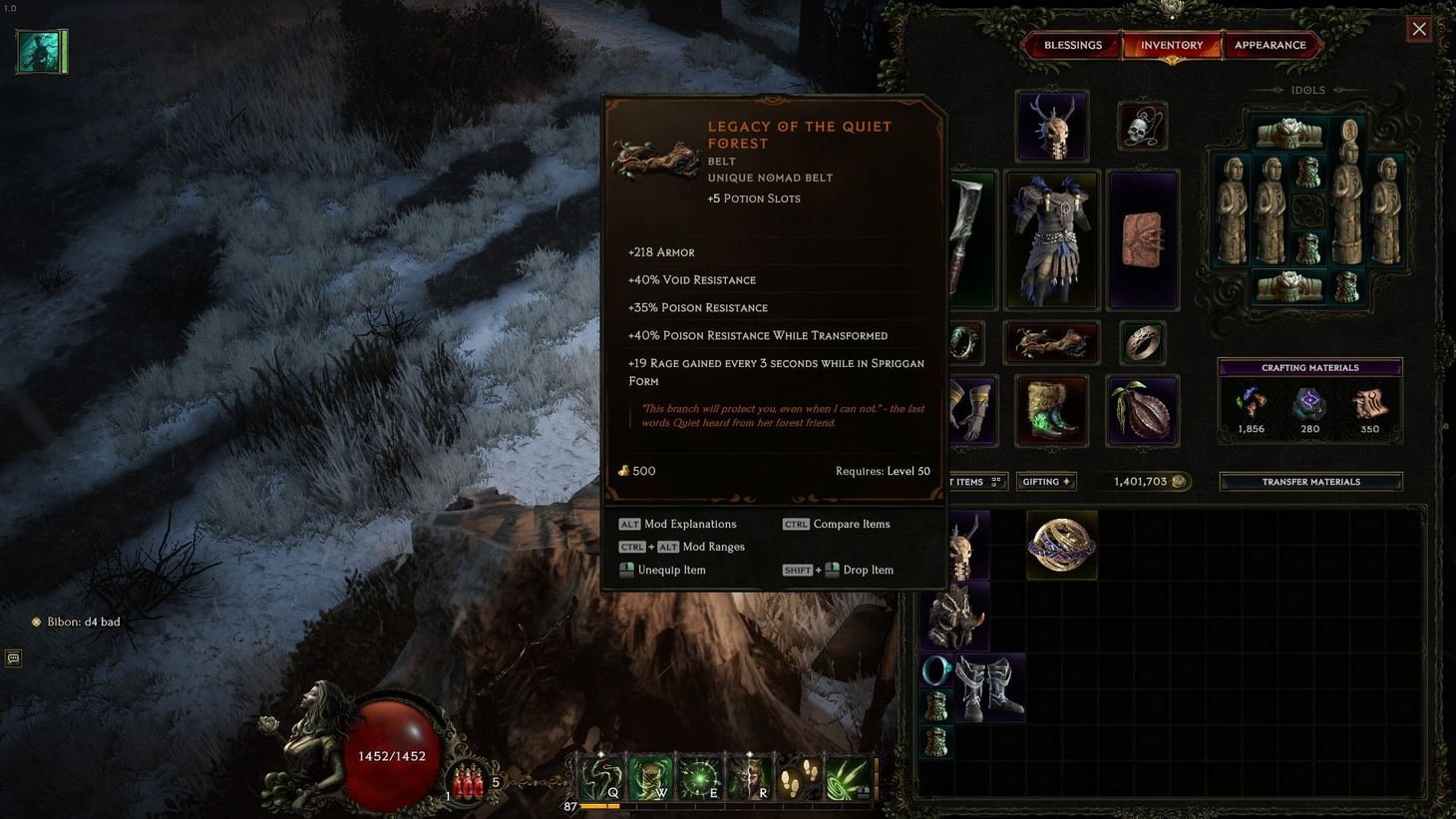1456x819 pixels.
Task: Click the equipped ring slot below the tome
Action: pyautogui.click(x=1142, y=342)
